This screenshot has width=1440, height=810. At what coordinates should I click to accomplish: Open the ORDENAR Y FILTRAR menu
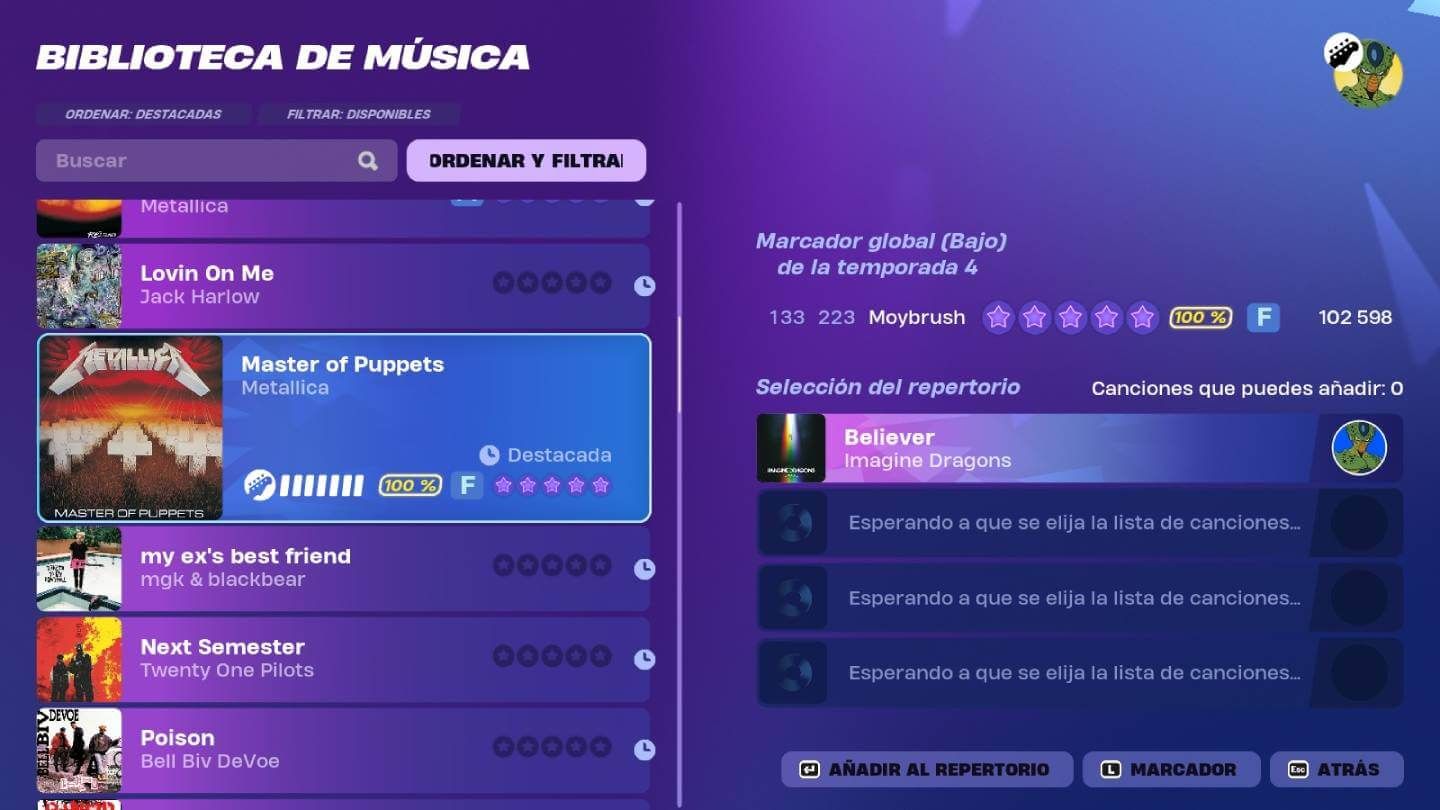(x=525, y=160)
